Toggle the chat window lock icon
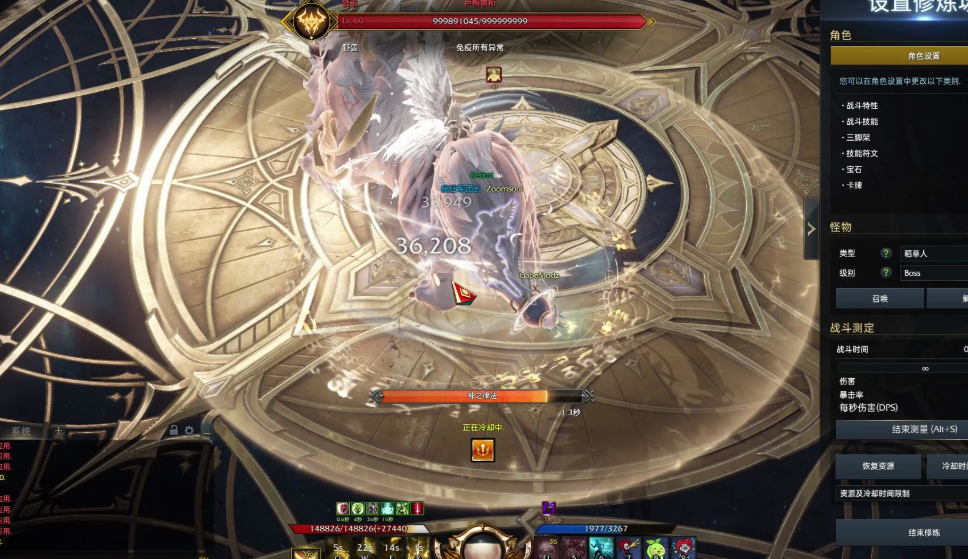Viewport: 968px width, 559px height. click(173, 431)
